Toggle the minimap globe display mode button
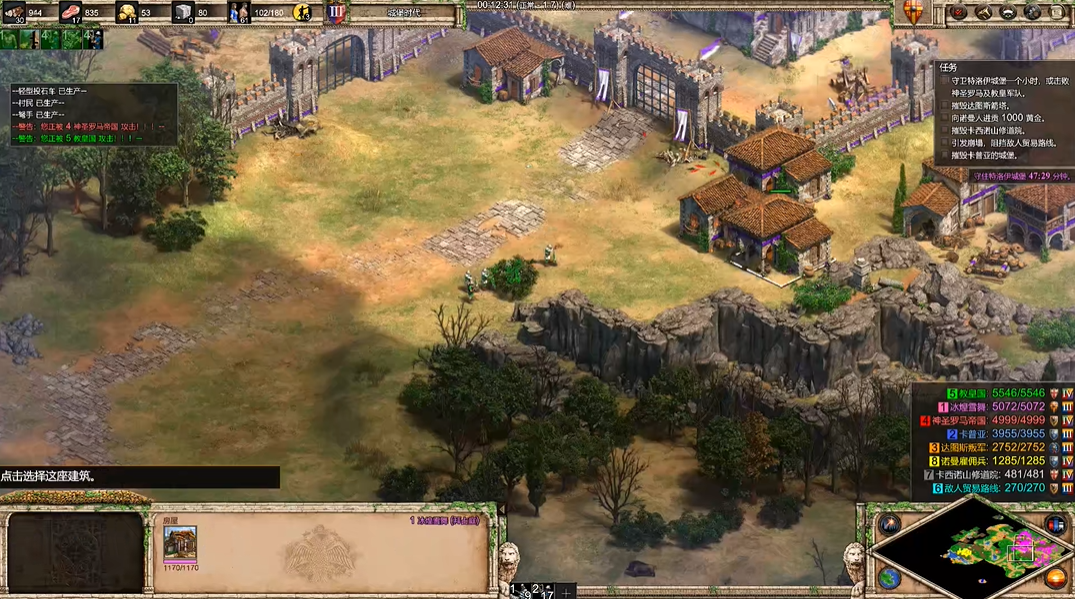Screen dimensions: 1075x599 coord(889,578)
